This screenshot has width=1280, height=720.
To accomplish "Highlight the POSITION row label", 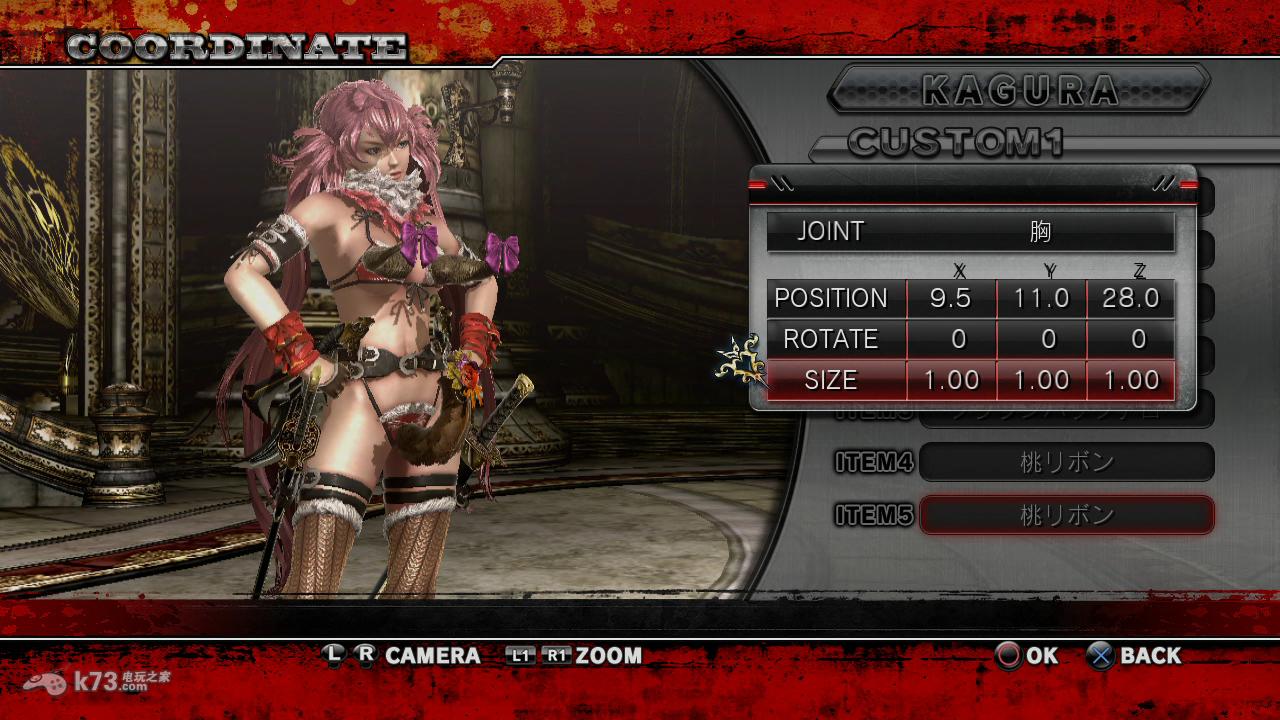I will pyautogui.click(x=831, y=299).
